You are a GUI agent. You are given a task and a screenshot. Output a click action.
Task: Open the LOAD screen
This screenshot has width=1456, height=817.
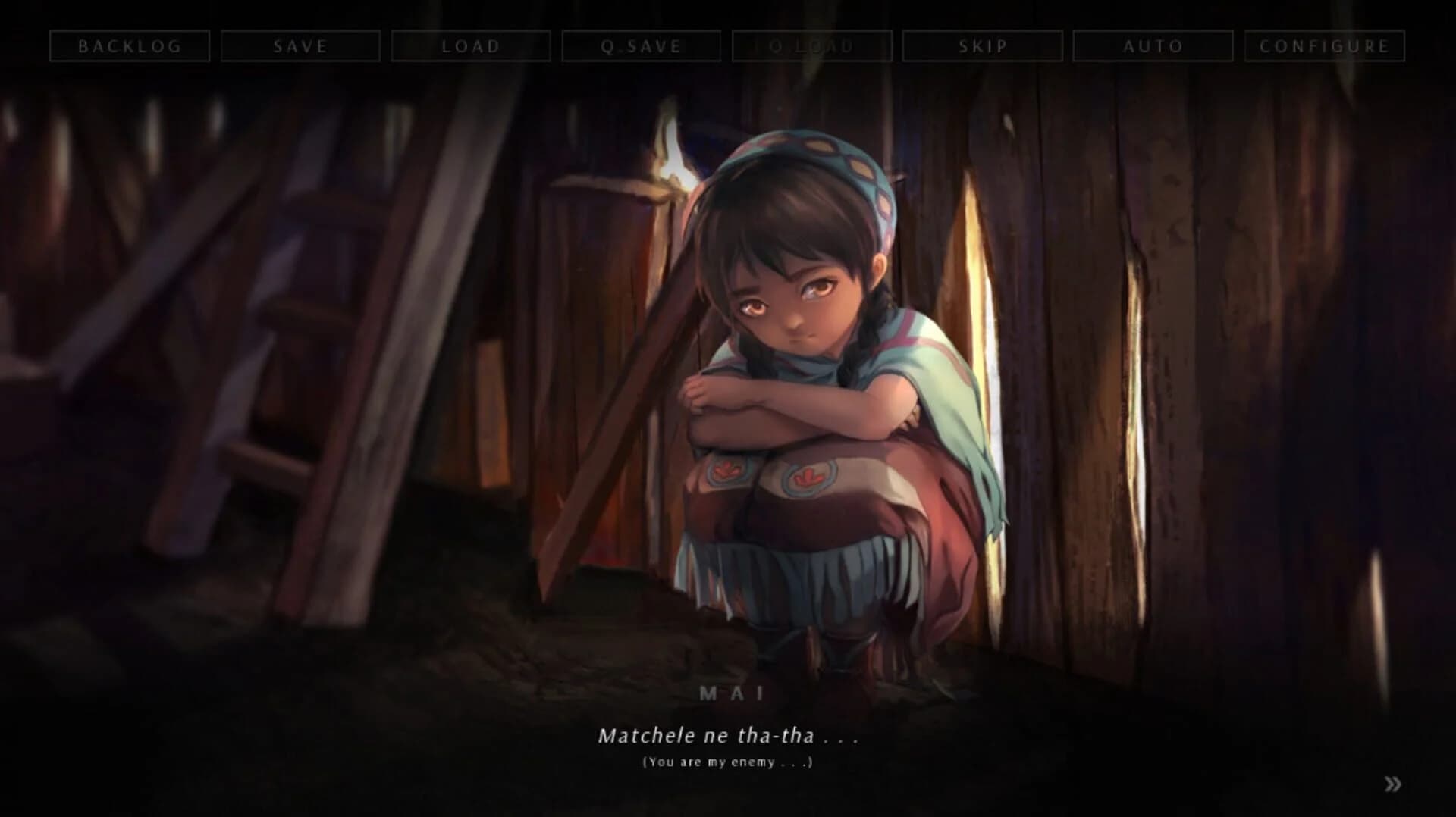[471, 46]
